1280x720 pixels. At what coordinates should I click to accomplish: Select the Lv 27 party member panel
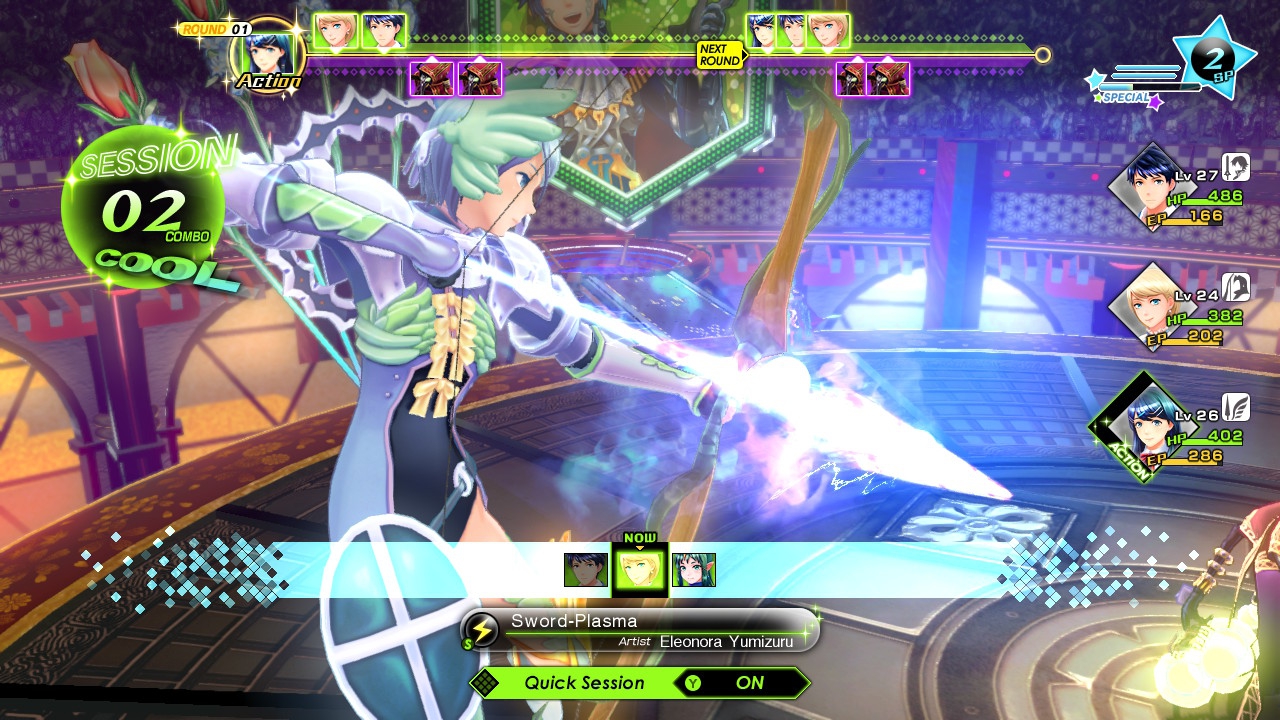point(1180,188)
